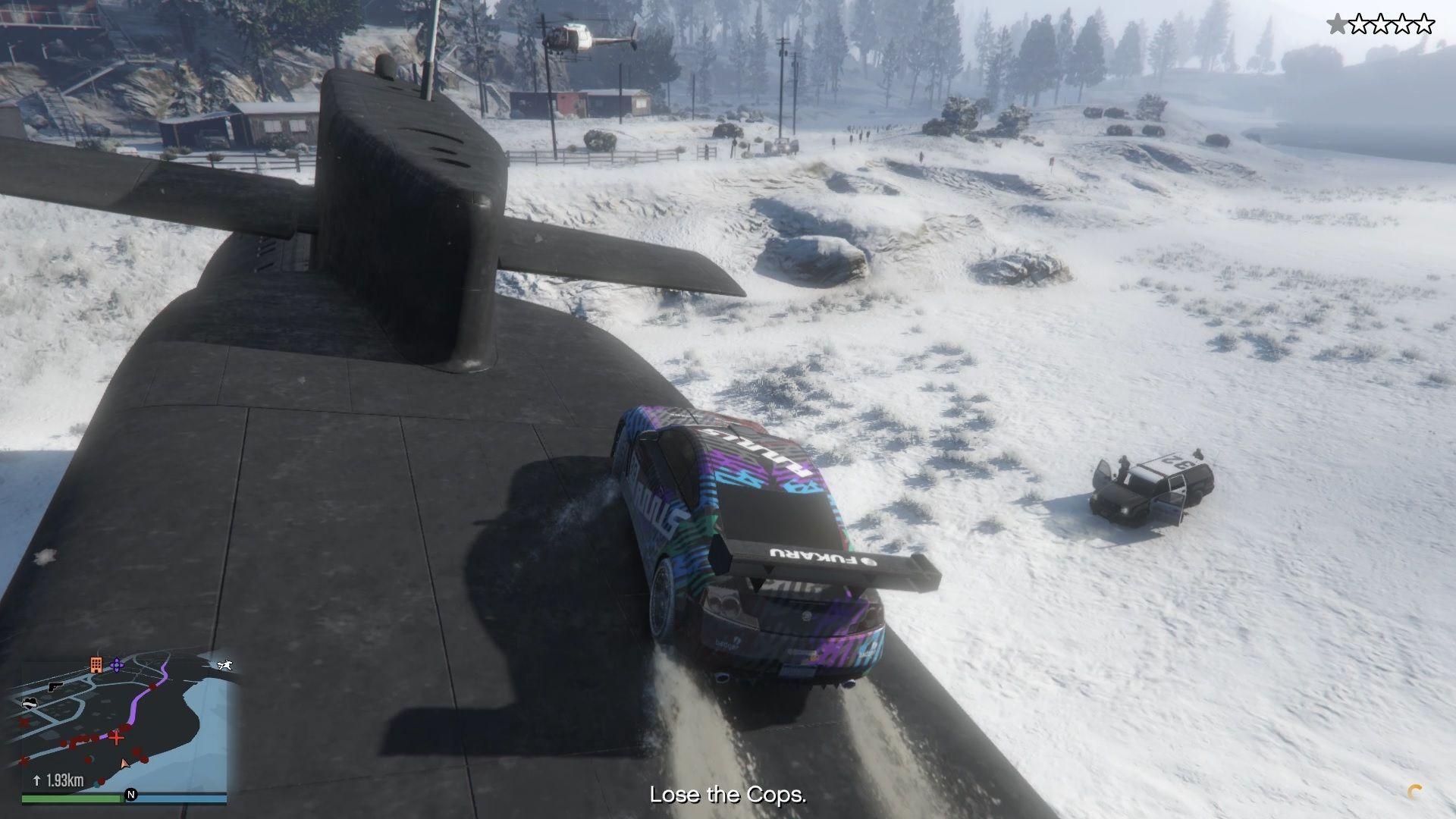This screenshot has height=819, width=1456.
Task: Click the pistol gun-shop marker on the minimap
Action: [x=55, y=686]
